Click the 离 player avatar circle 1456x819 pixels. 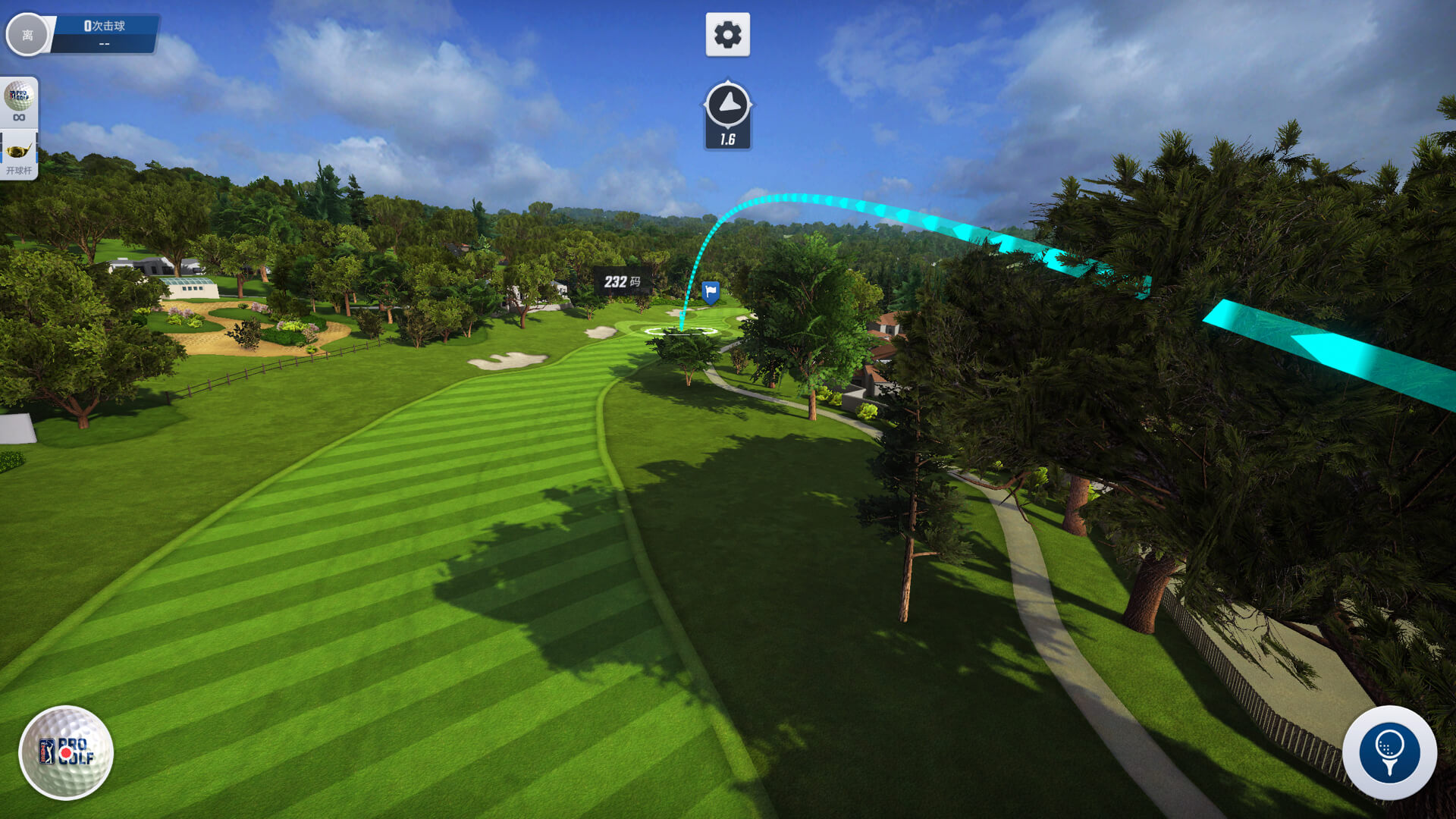29,34
